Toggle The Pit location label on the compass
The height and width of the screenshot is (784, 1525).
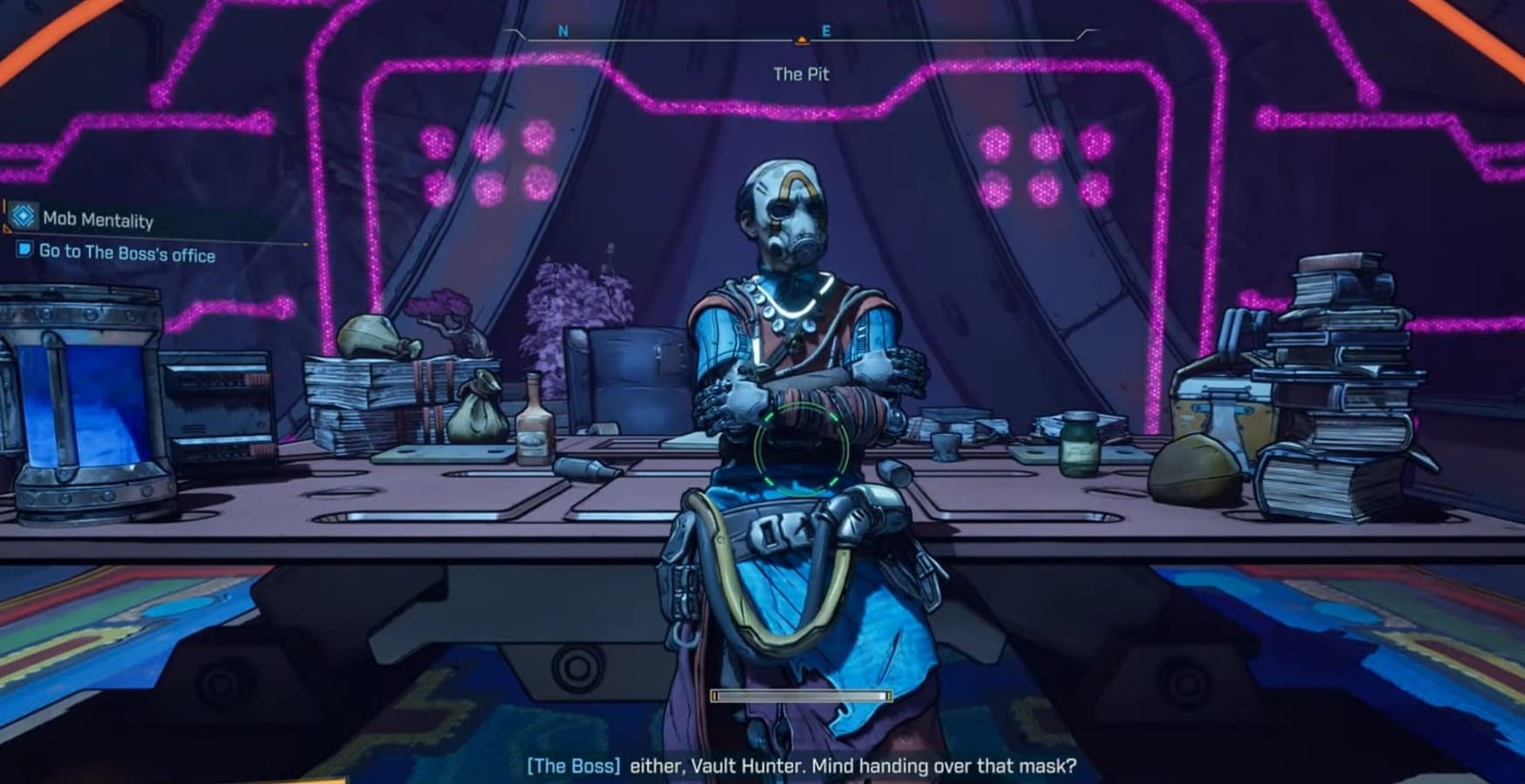pyautogui.click(x=802, y=73)
